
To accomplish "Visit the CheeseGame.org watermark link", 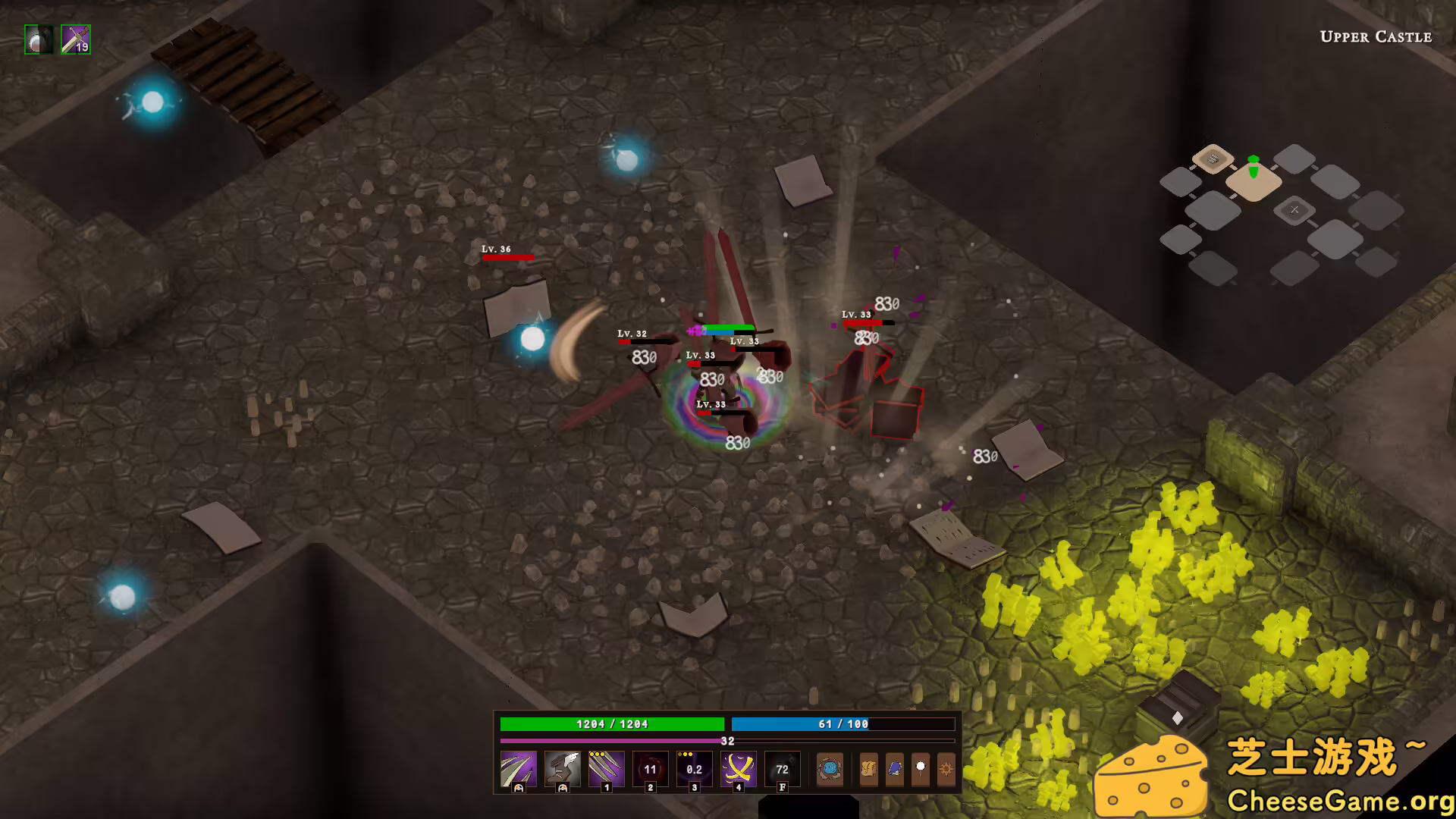I will pyautogui.click(x=1340, y=801).
